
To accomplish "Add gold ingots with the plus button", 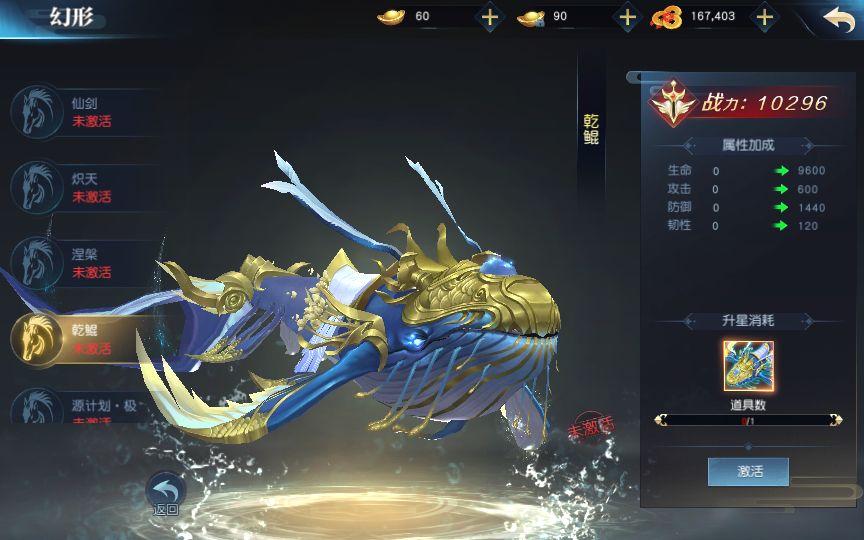I will (489, 17).
